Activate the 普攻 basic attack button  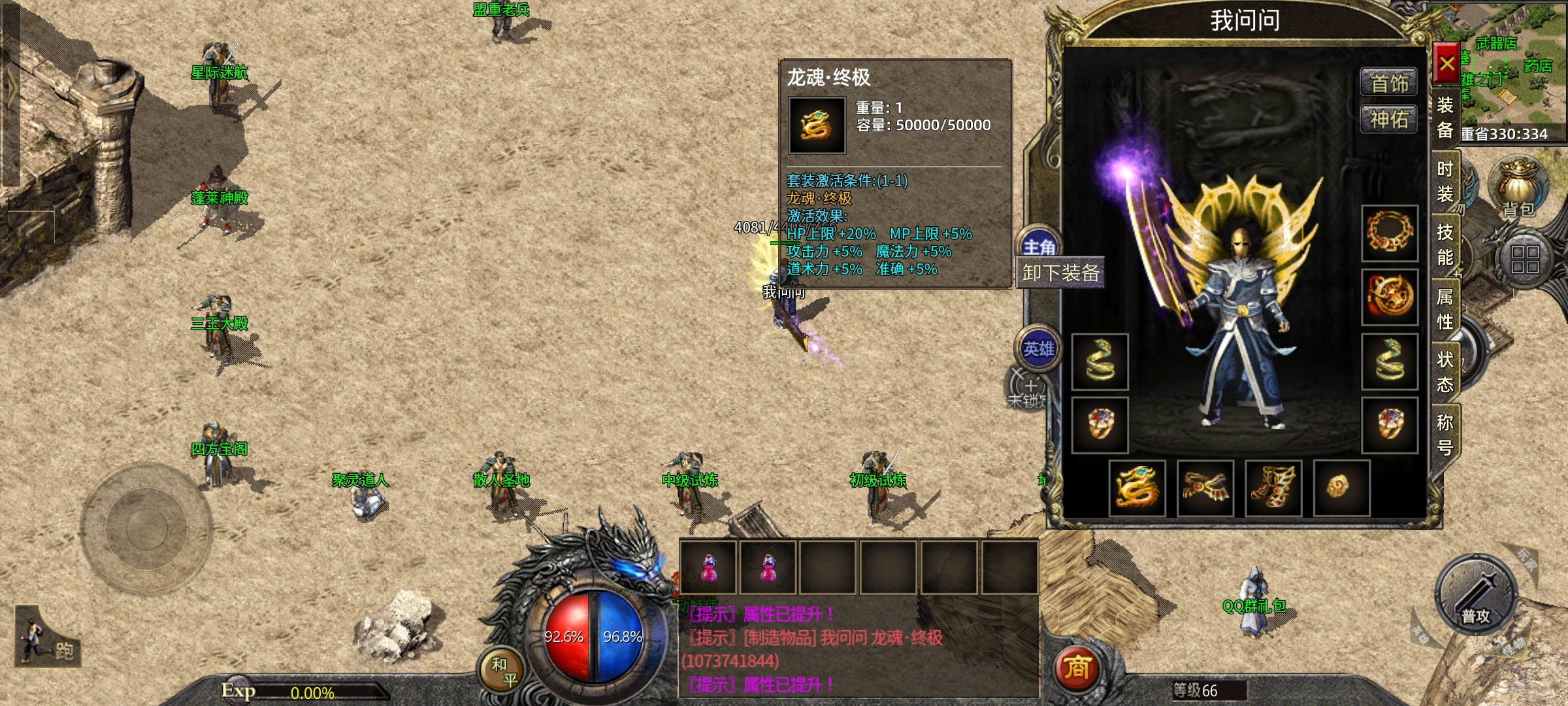(x=1476, y=596)
